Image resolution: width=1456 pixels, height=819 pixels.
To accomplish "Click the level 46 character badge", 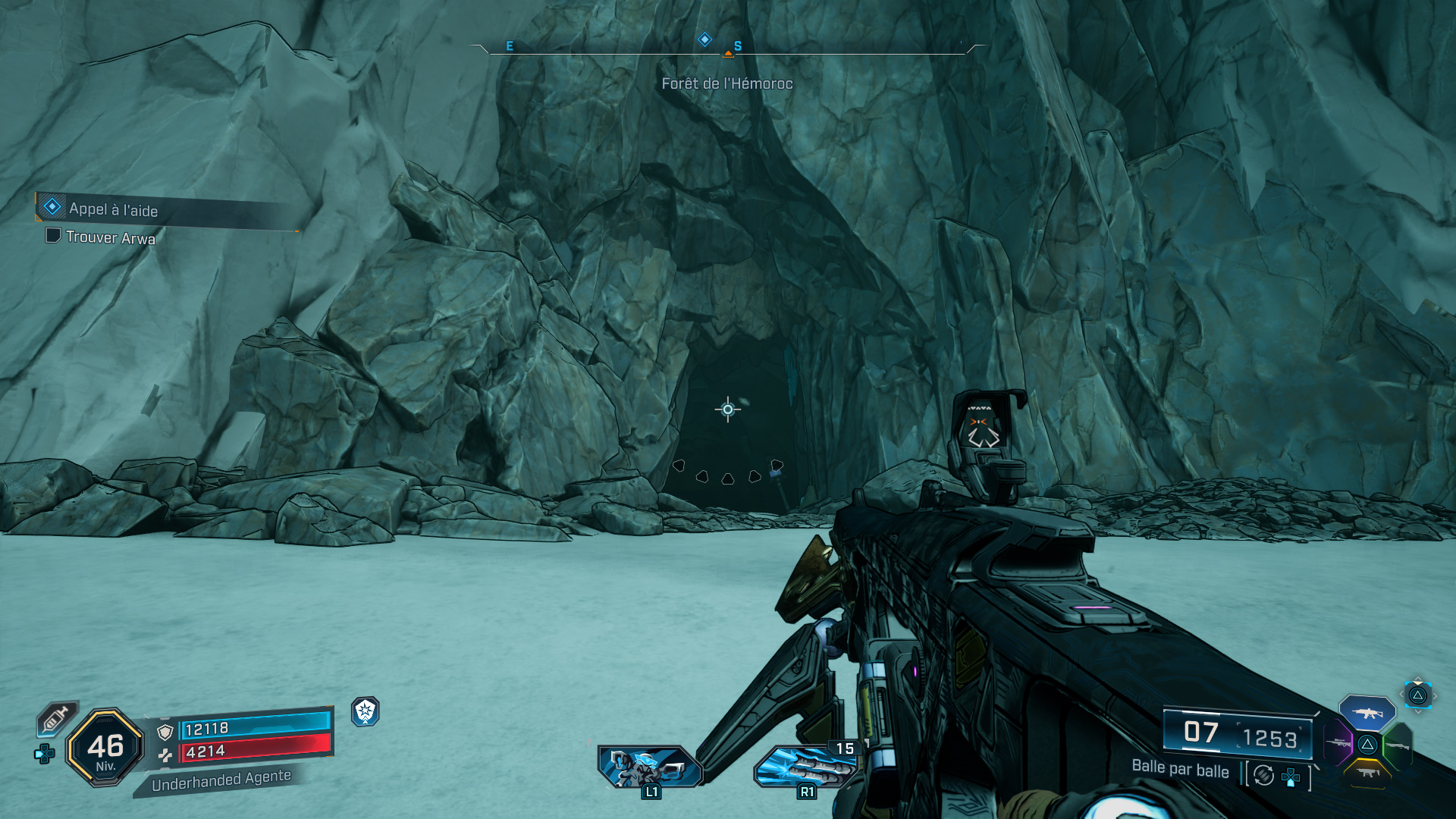I will pyautogui.click(x=105, y=748).
